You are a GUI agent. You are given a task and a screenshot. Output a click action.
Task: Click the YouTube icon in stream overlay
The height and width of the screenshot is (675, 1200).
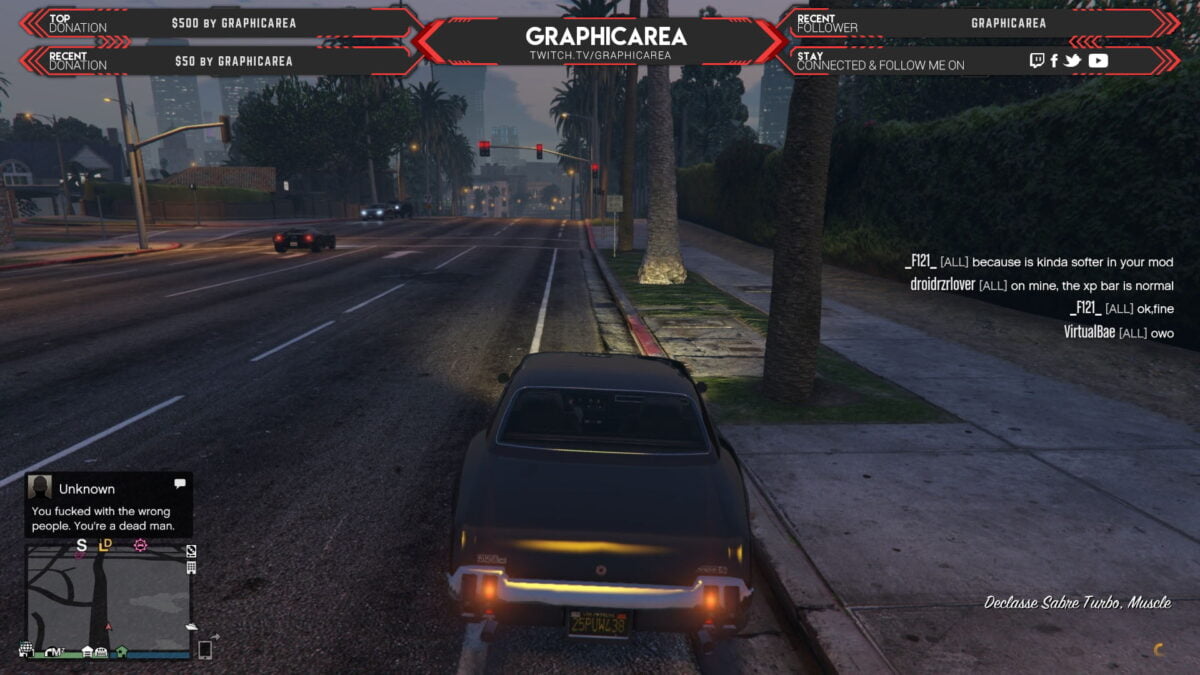(1098, 61)
